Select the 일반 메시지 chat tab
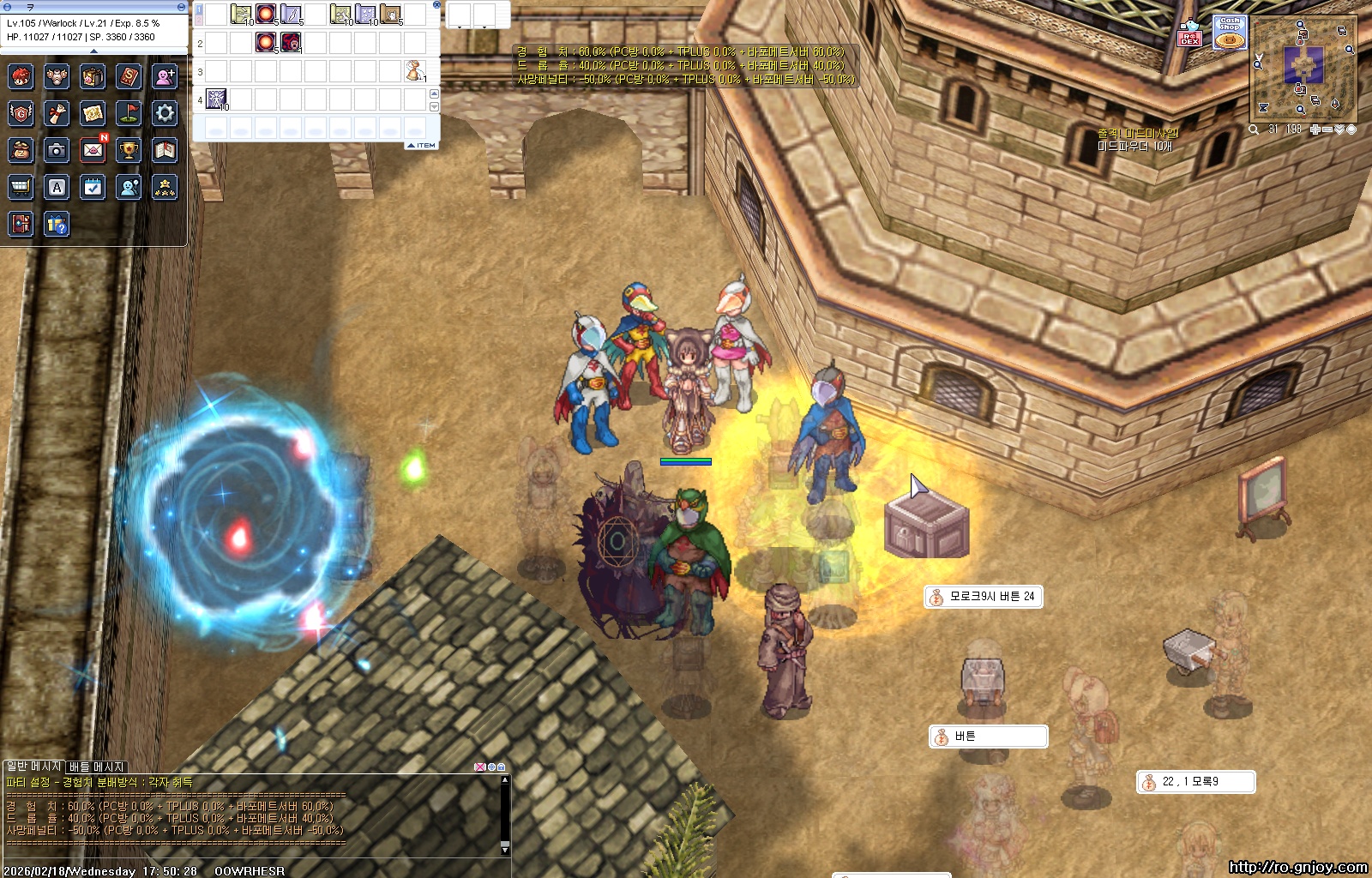Screen dimensions: 1372x878 click(x=34, y=766)
